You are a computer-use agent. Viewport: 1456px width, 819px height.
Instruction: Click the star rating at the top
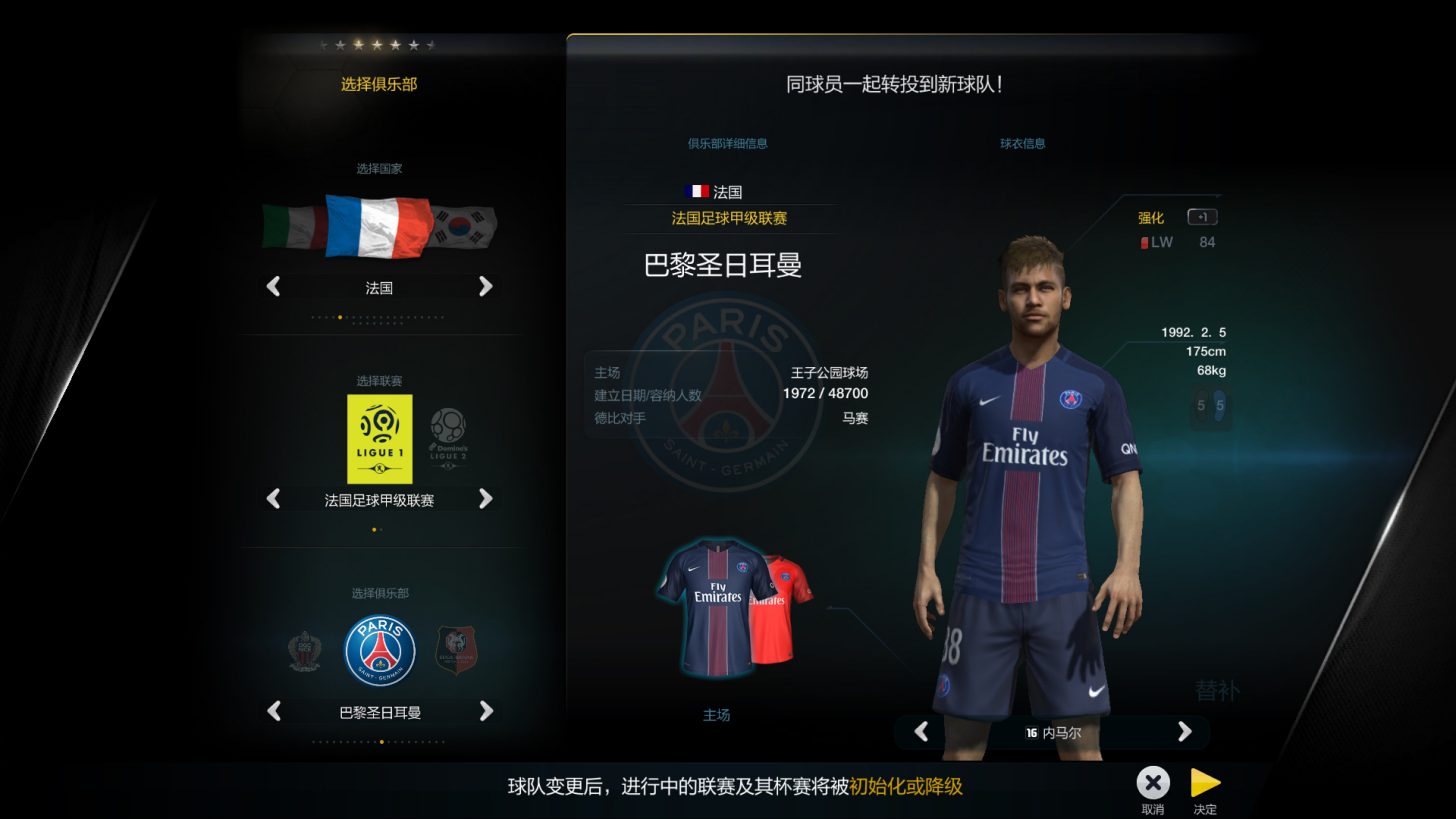tap(378, 44)
